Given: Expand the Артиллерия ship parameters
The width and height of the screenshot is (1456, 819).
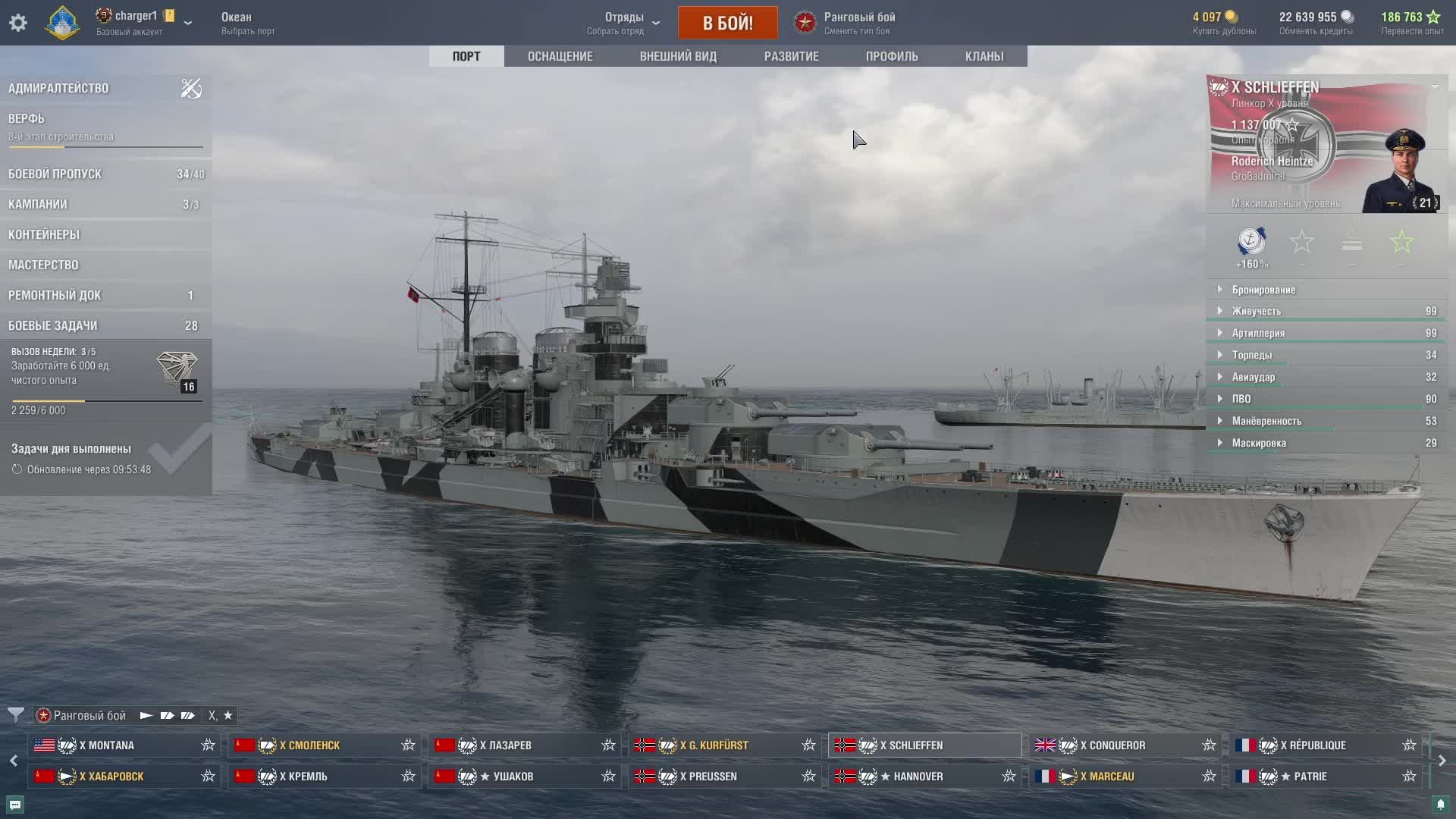Looking at the screenshot, I should click(1258, 333).
